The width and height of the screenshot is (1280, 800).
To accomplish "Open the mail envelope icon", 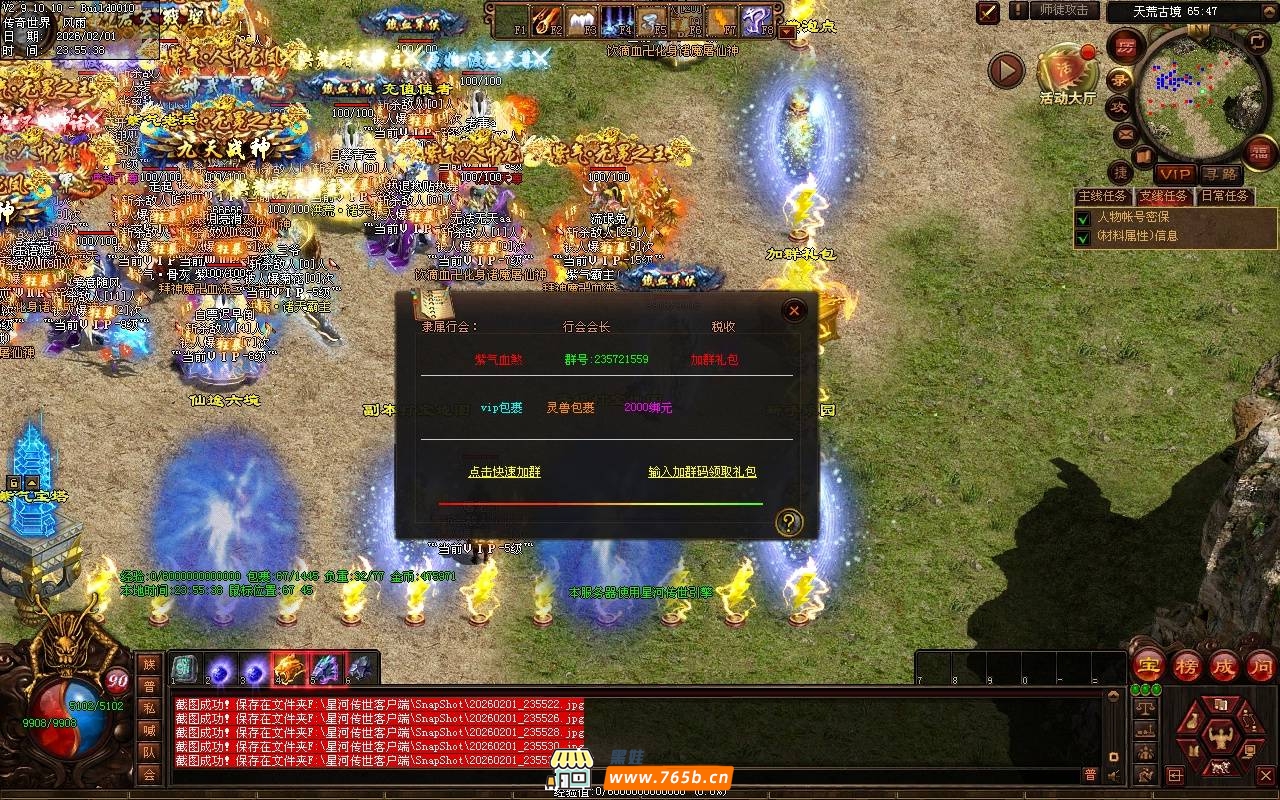I will tap(1126, 133).
